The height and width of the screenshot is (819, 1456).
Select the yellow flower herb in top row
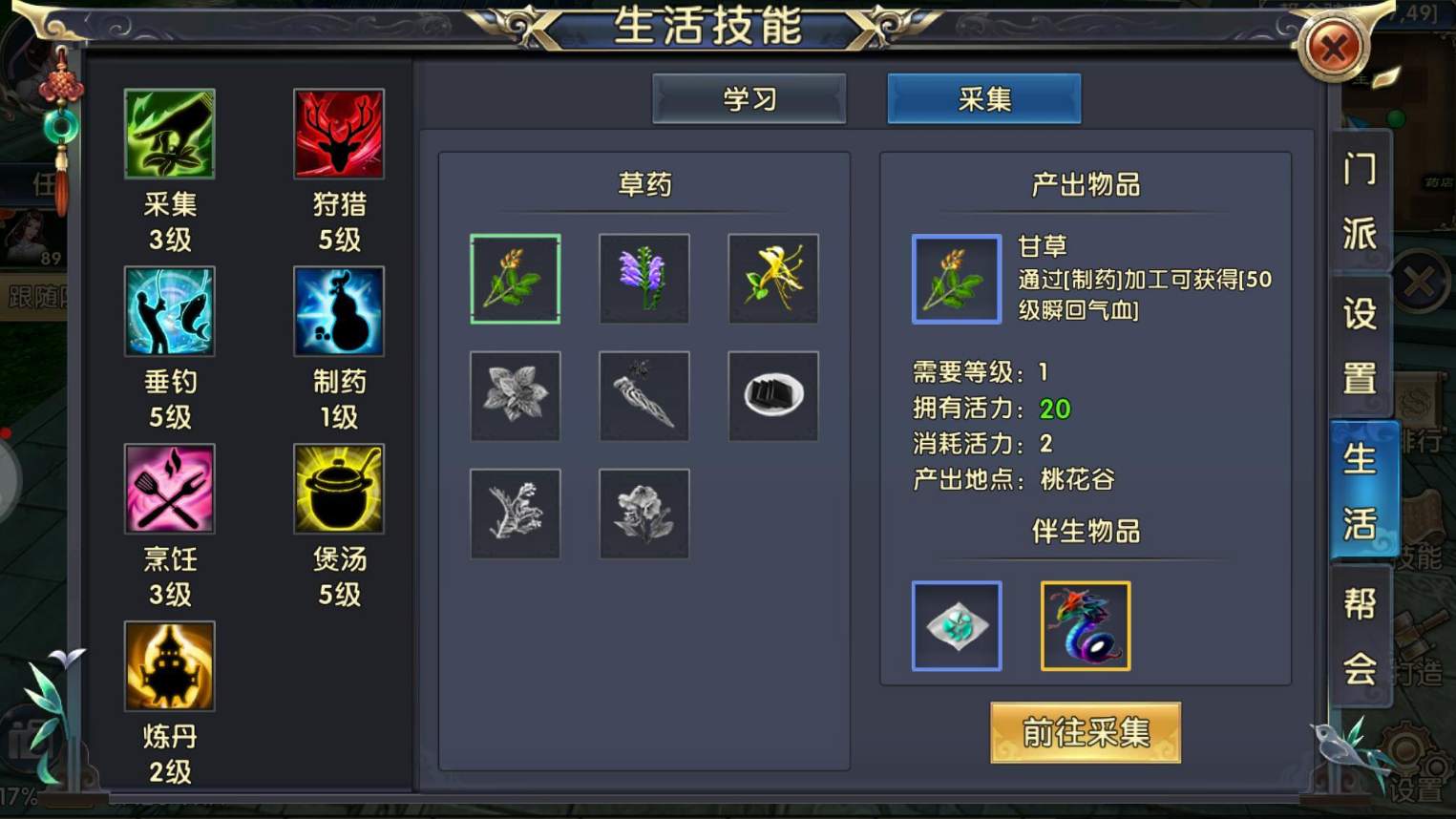773,279
